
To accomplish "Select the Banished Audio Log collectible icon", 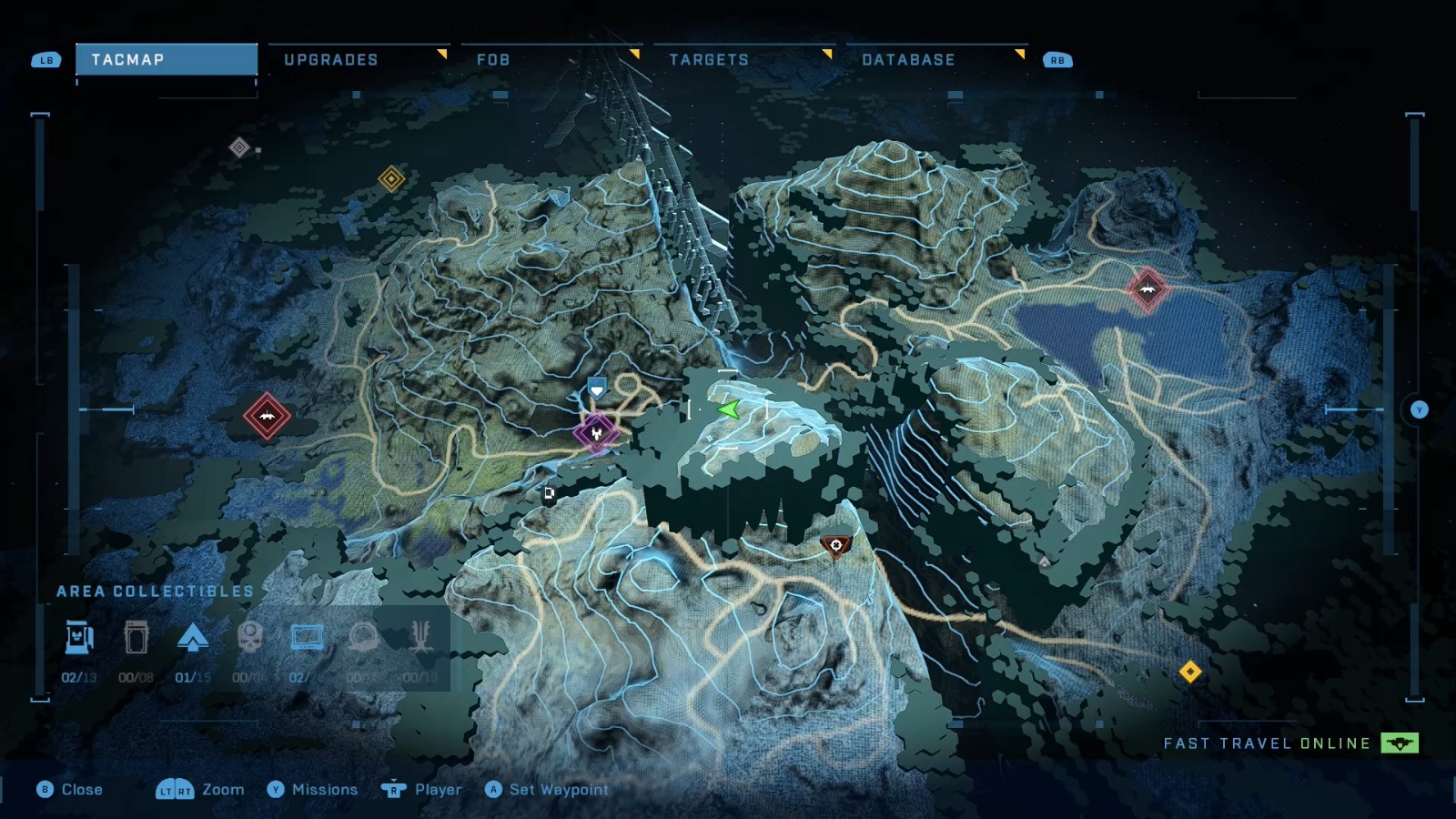I will point(306,637).
